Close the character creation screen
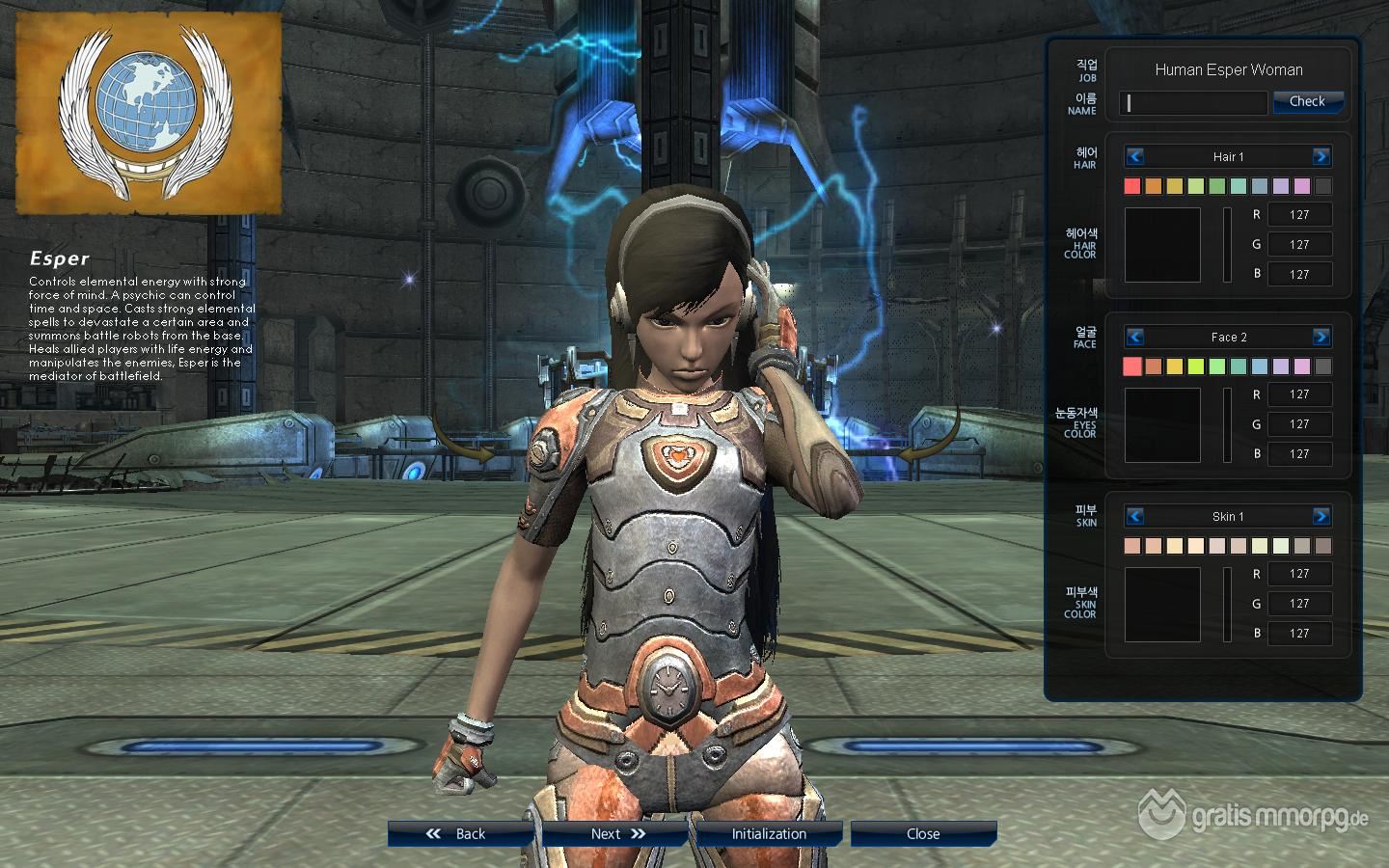 coord(923,834)
